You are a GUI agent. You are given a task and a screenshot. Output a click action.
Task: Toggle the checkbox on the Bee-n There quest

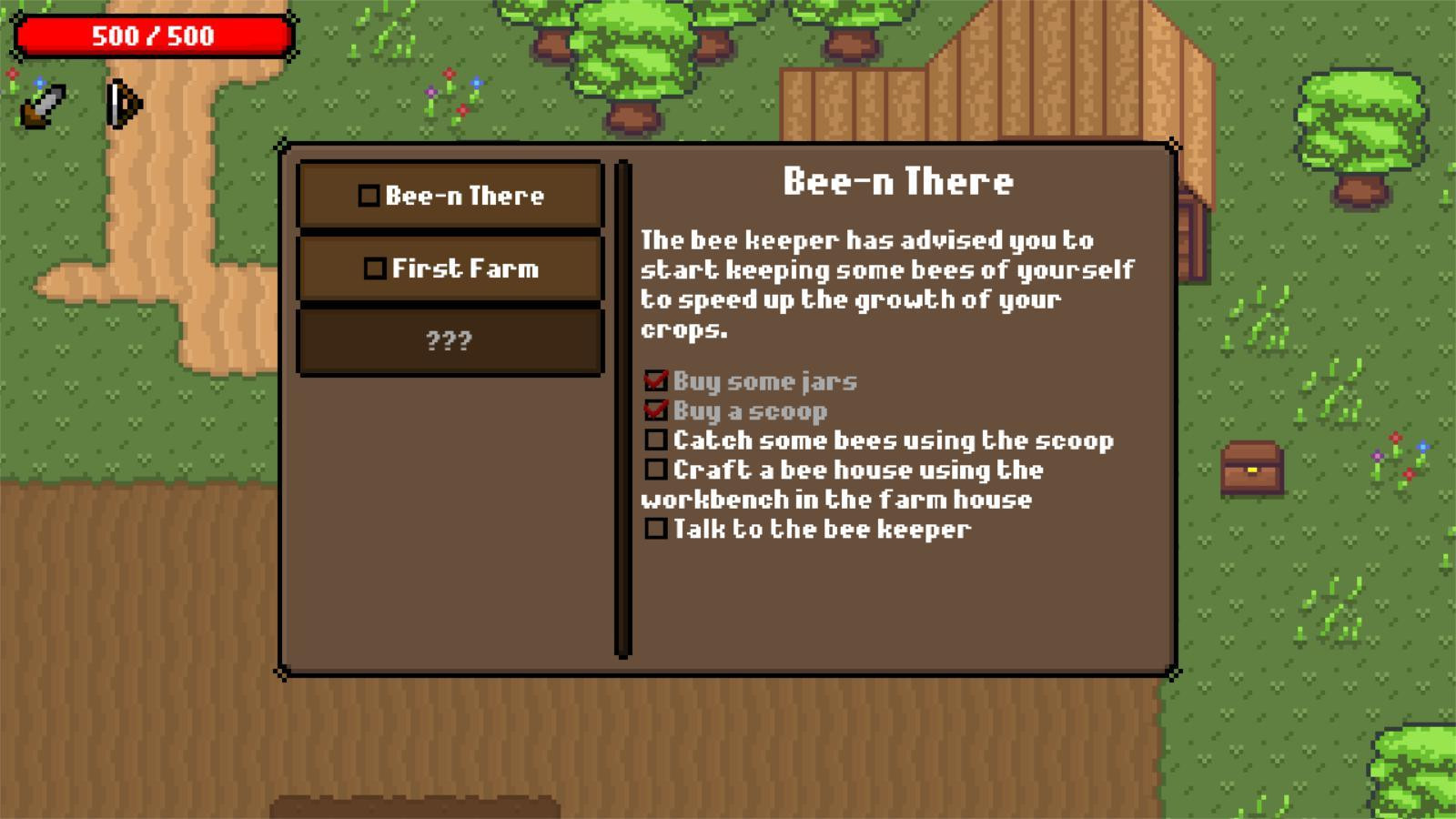tap(370, 194)
